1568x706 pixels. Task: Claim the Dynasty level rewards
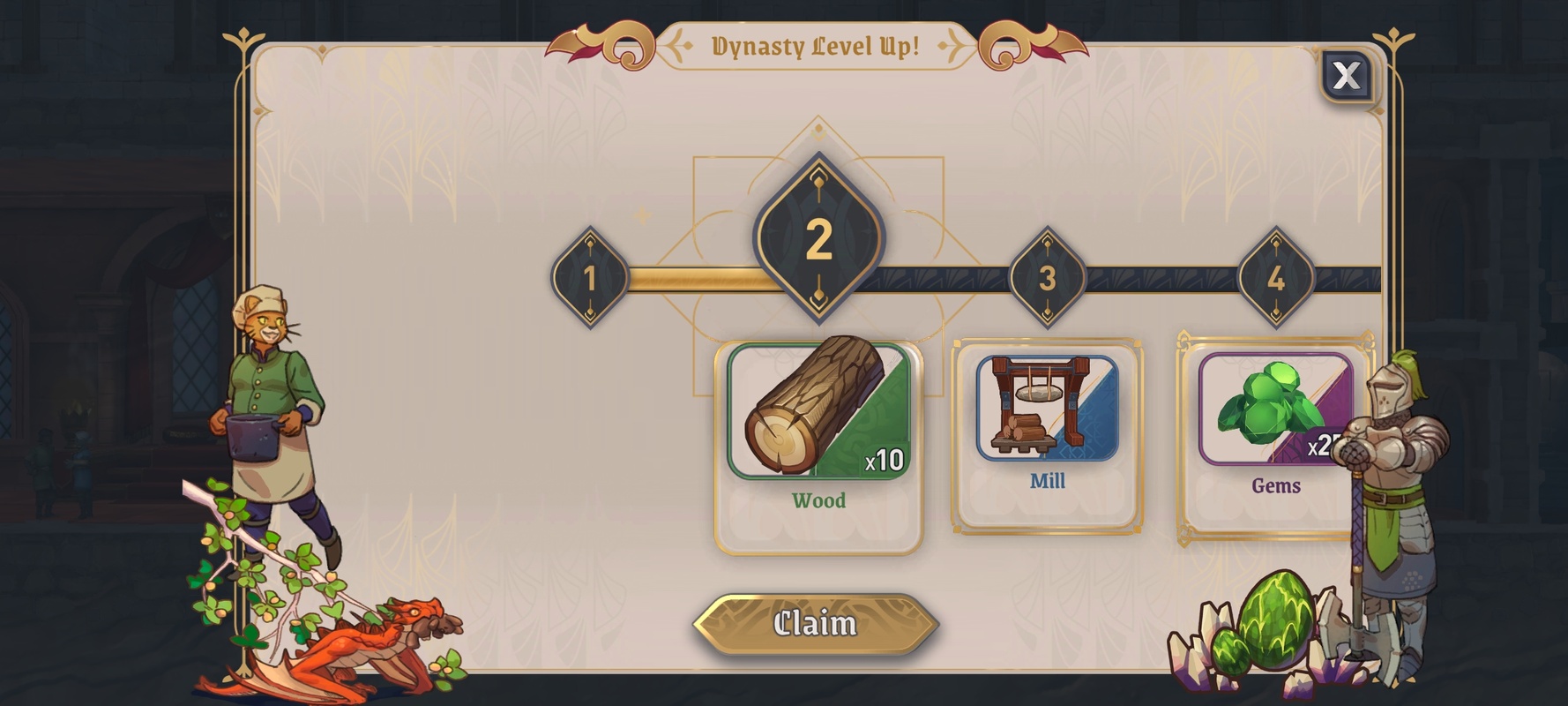(815, 624)
